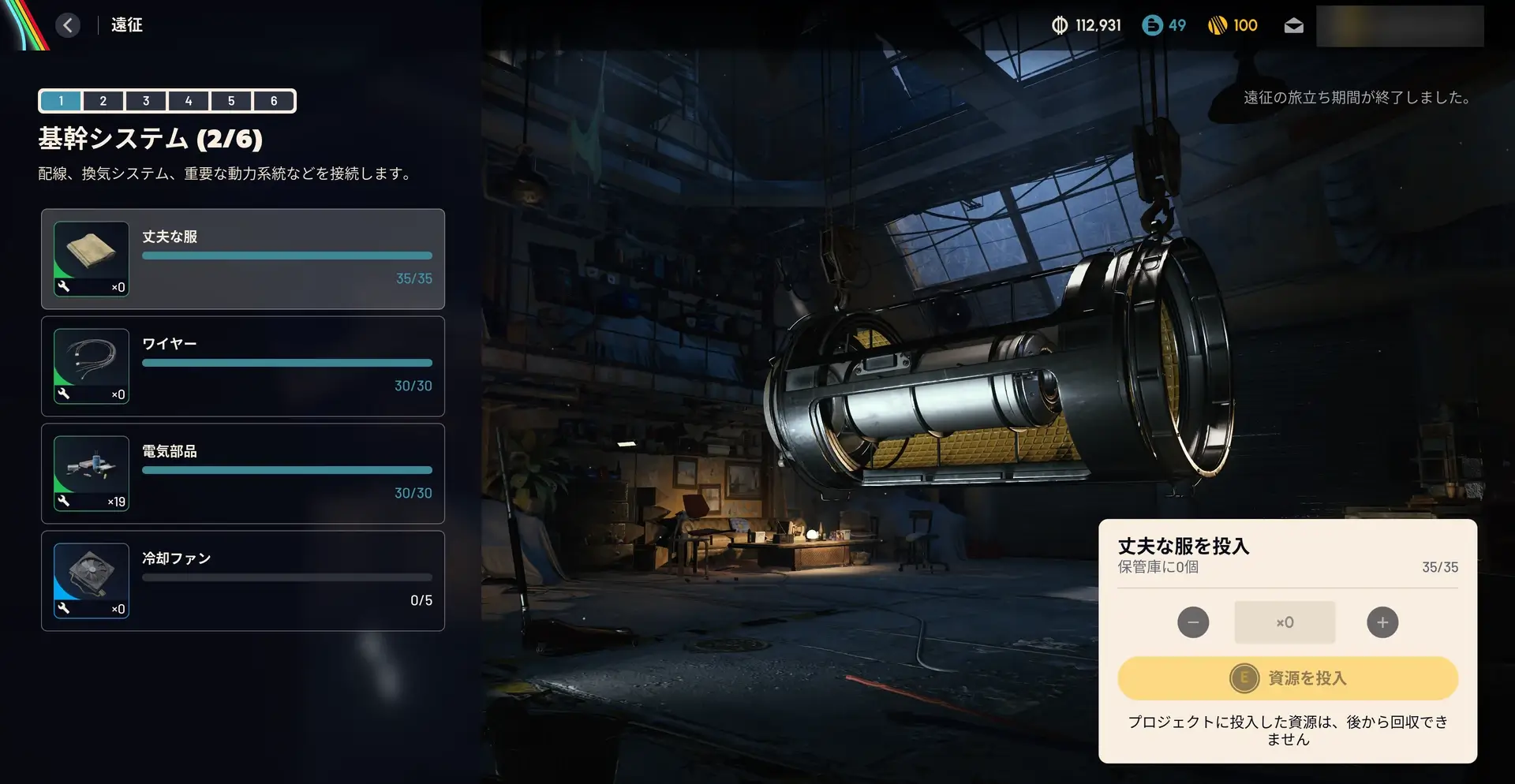The height and width of the screenshot is (784, 1515).
Task: Increase the deposit amount with plus
Action: [1382, 622]
